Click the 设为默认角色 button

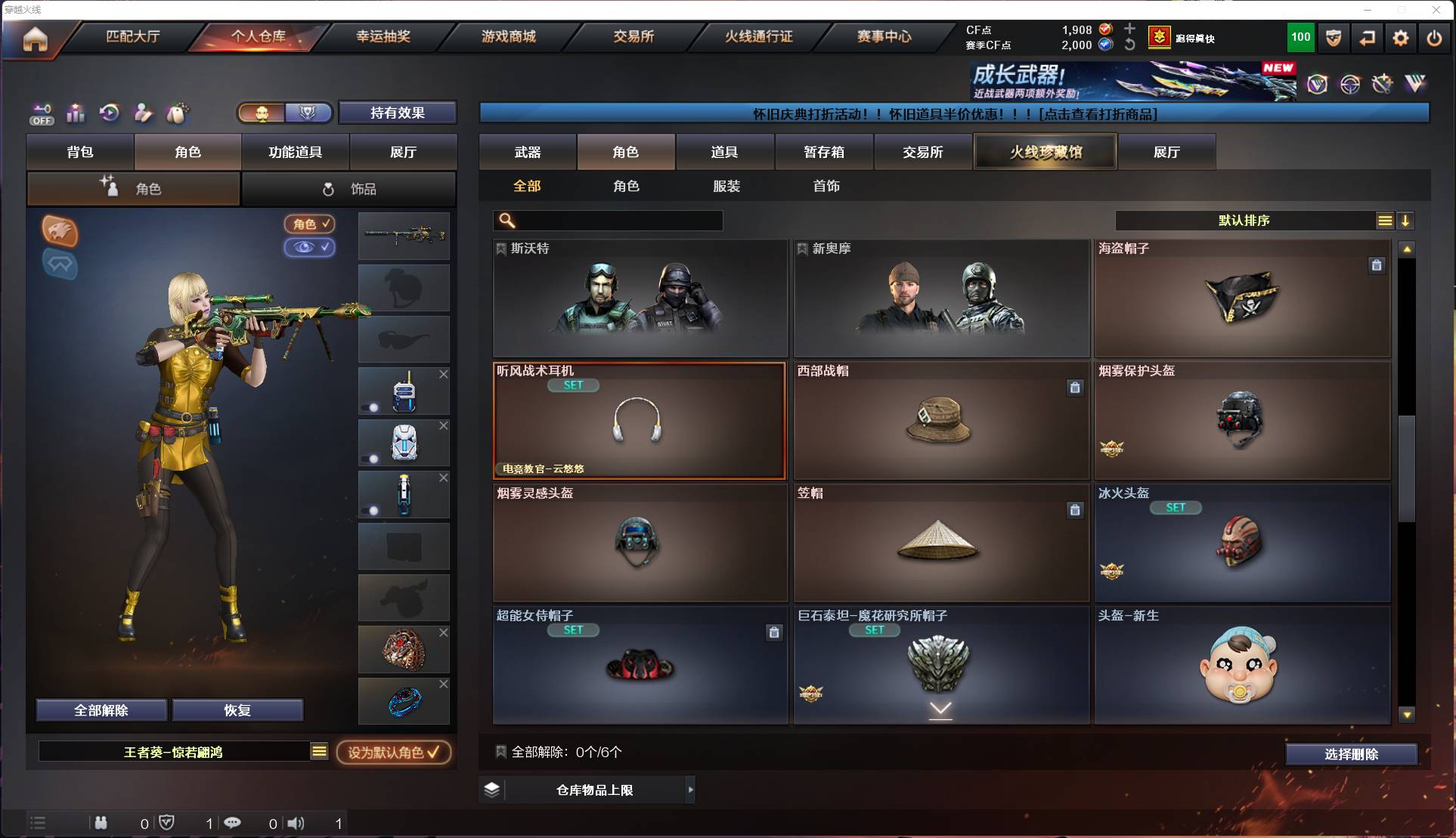(x=394, y=752)
